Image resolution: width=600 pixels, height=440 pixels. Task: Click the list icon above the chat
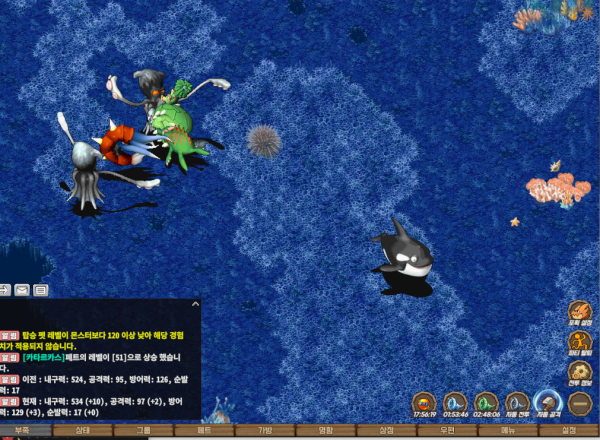(x=41, y=290)
